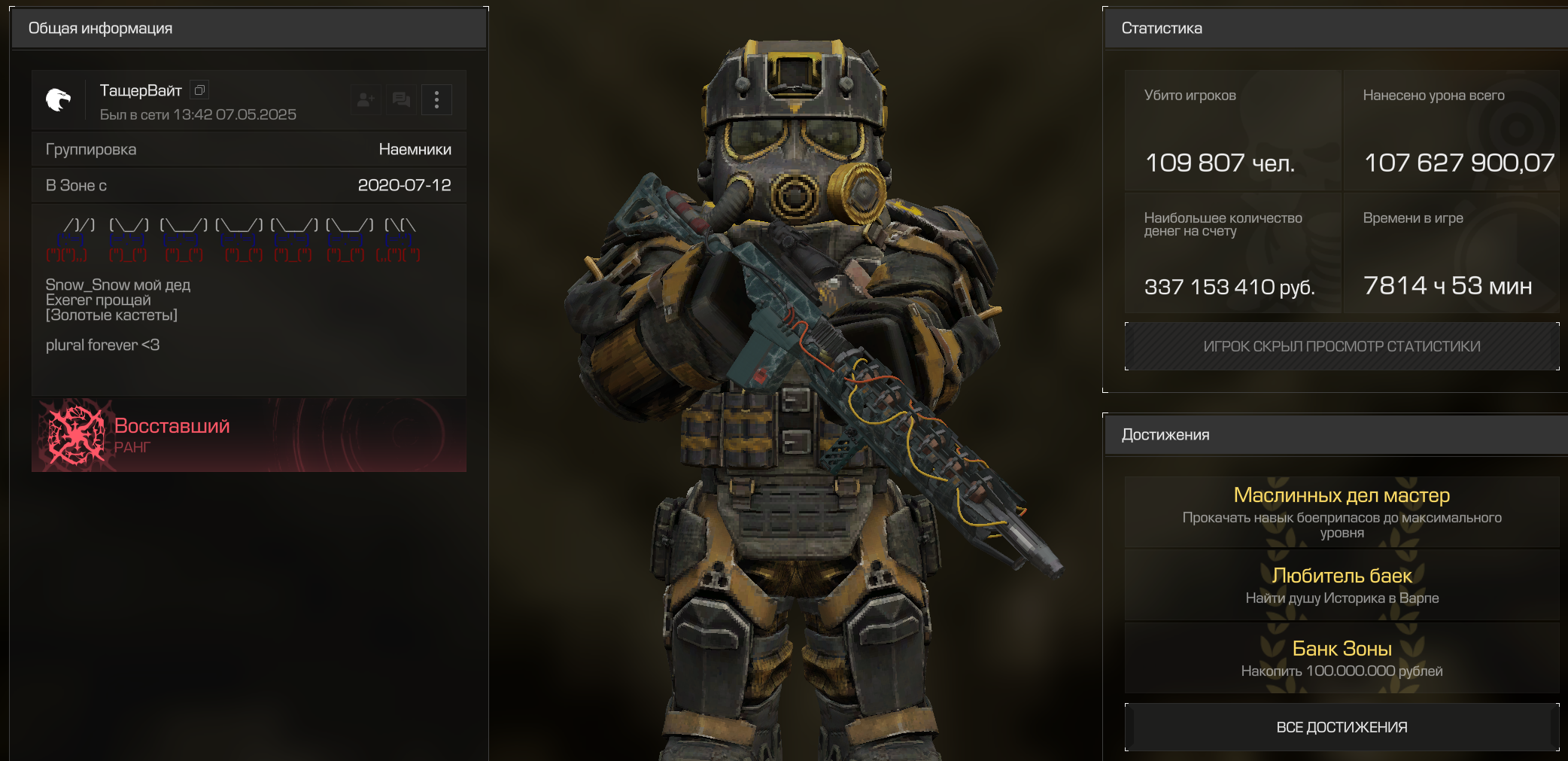Click the ИГРОК СКРЫЛ ПРОСМОТР СТАТИСТИКИ bar
This screenshot has height=761, width=1568.
tap(1342, 346)
